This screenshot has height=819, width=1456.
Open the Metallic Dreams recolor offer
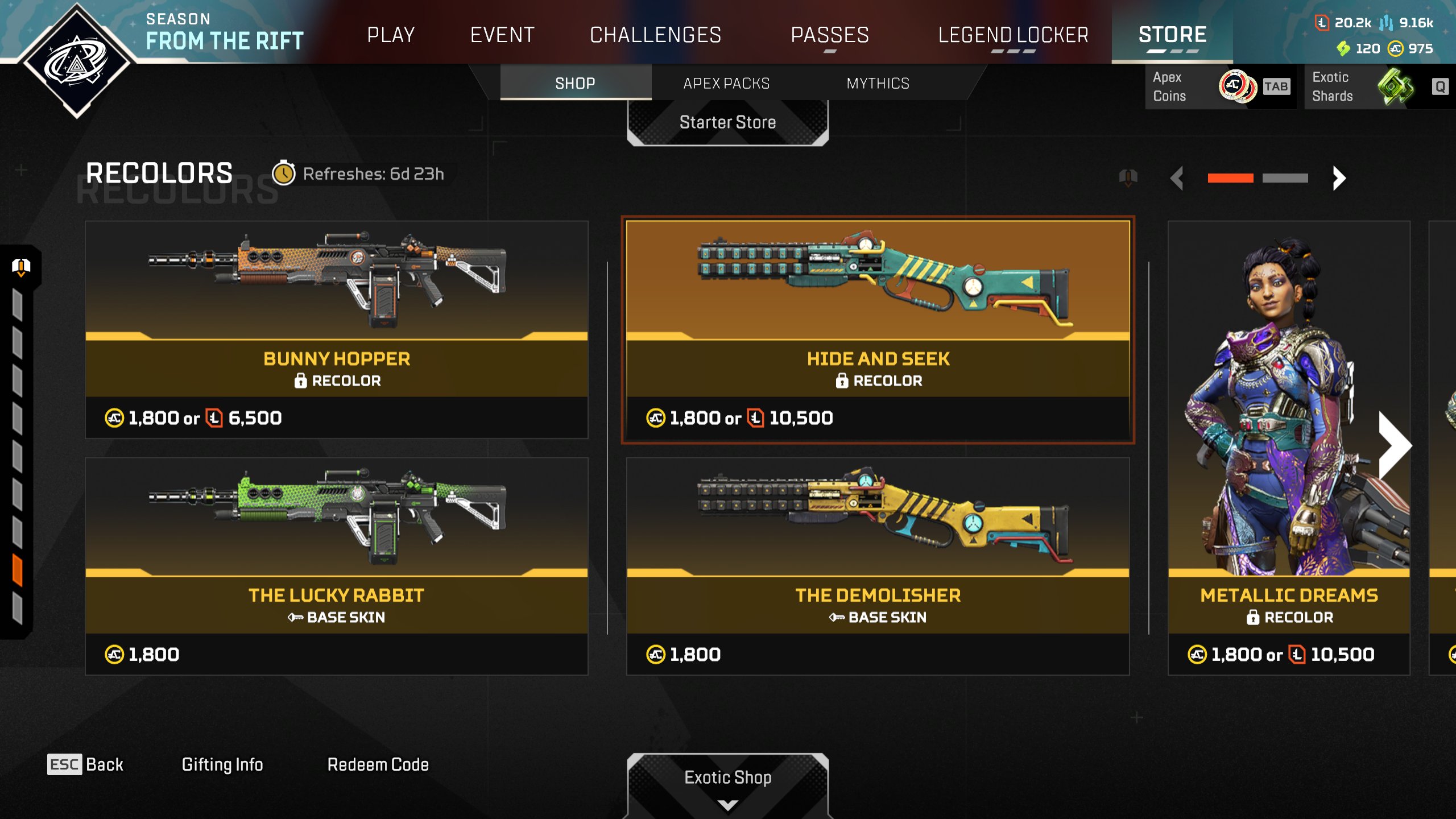(x=1288, y=449)
